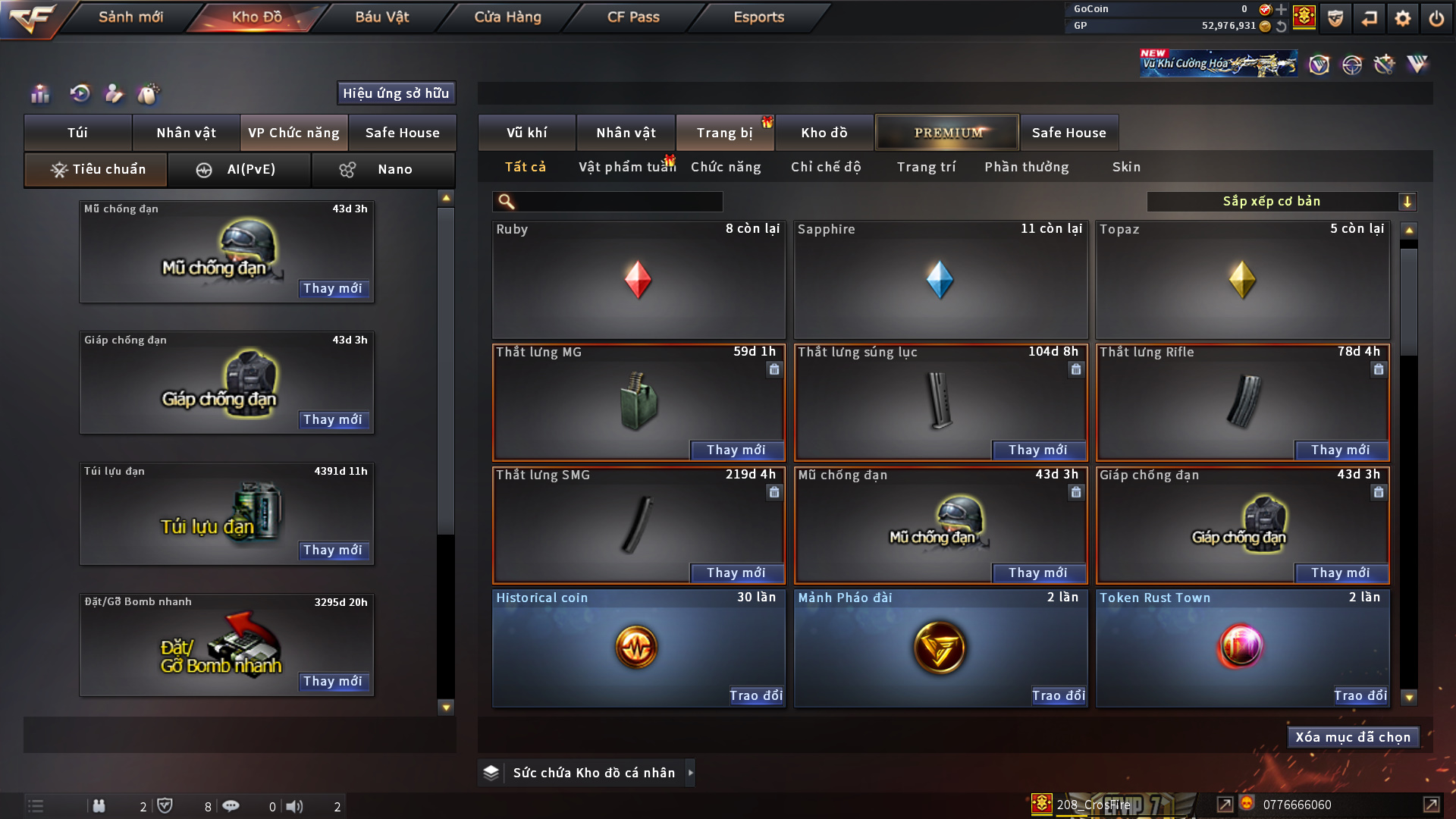1456x819 pixels.
Task: Click the power exit icon
Action: (x=1436, y=18)
